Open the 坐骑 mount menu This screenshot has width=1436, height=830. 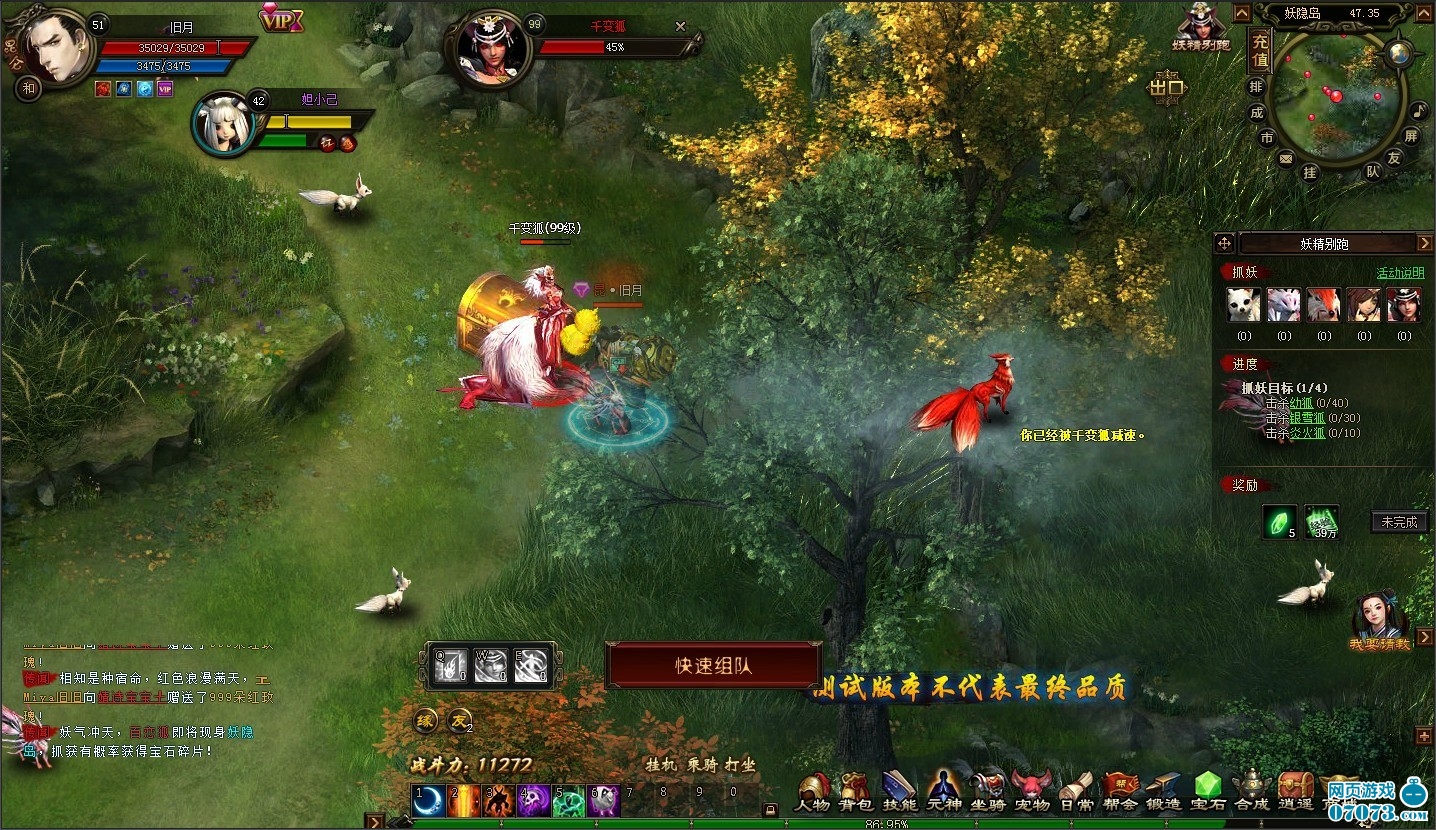click(988, 792)
